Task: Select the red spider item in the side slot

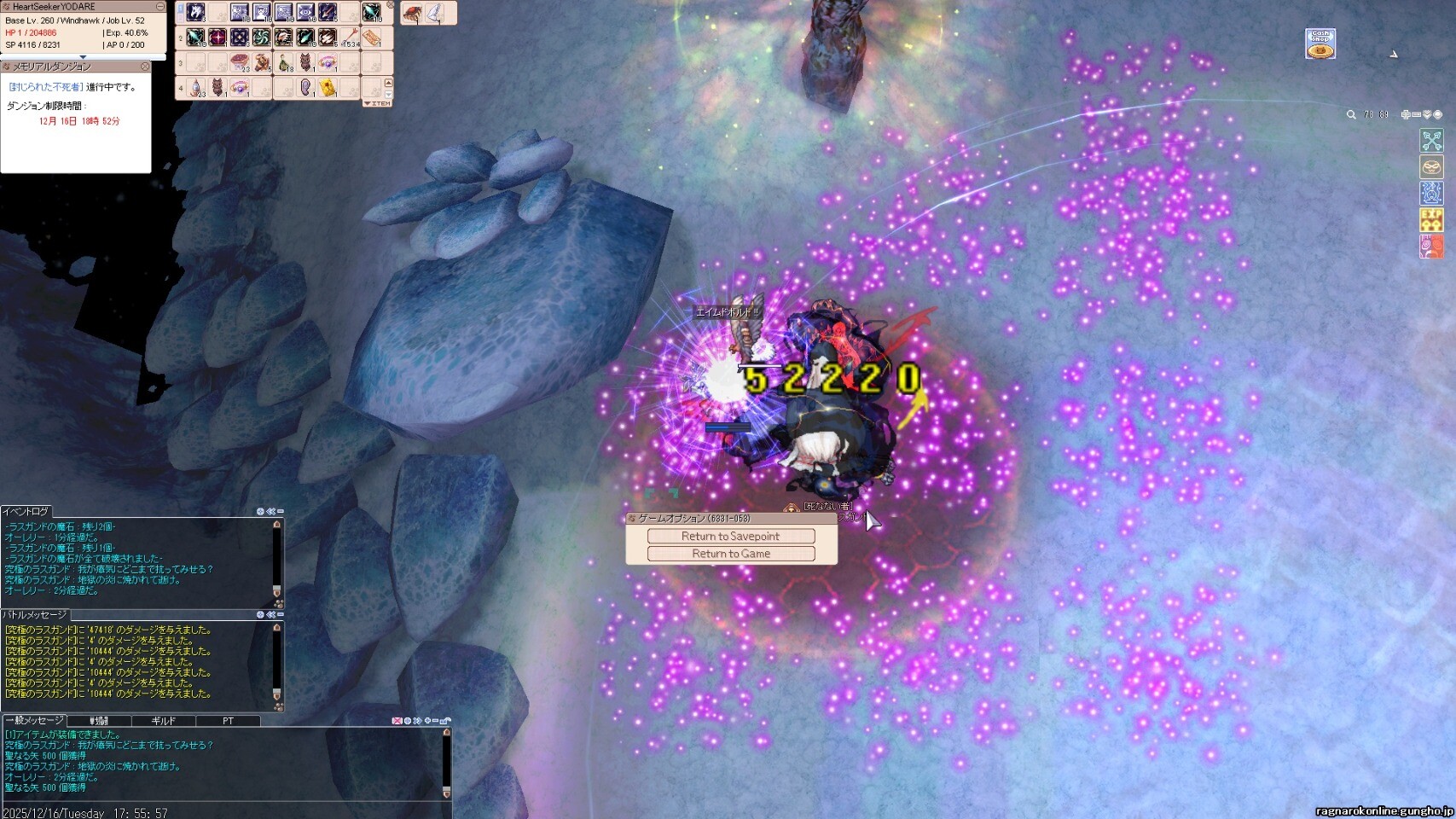Action: [412, 13]
